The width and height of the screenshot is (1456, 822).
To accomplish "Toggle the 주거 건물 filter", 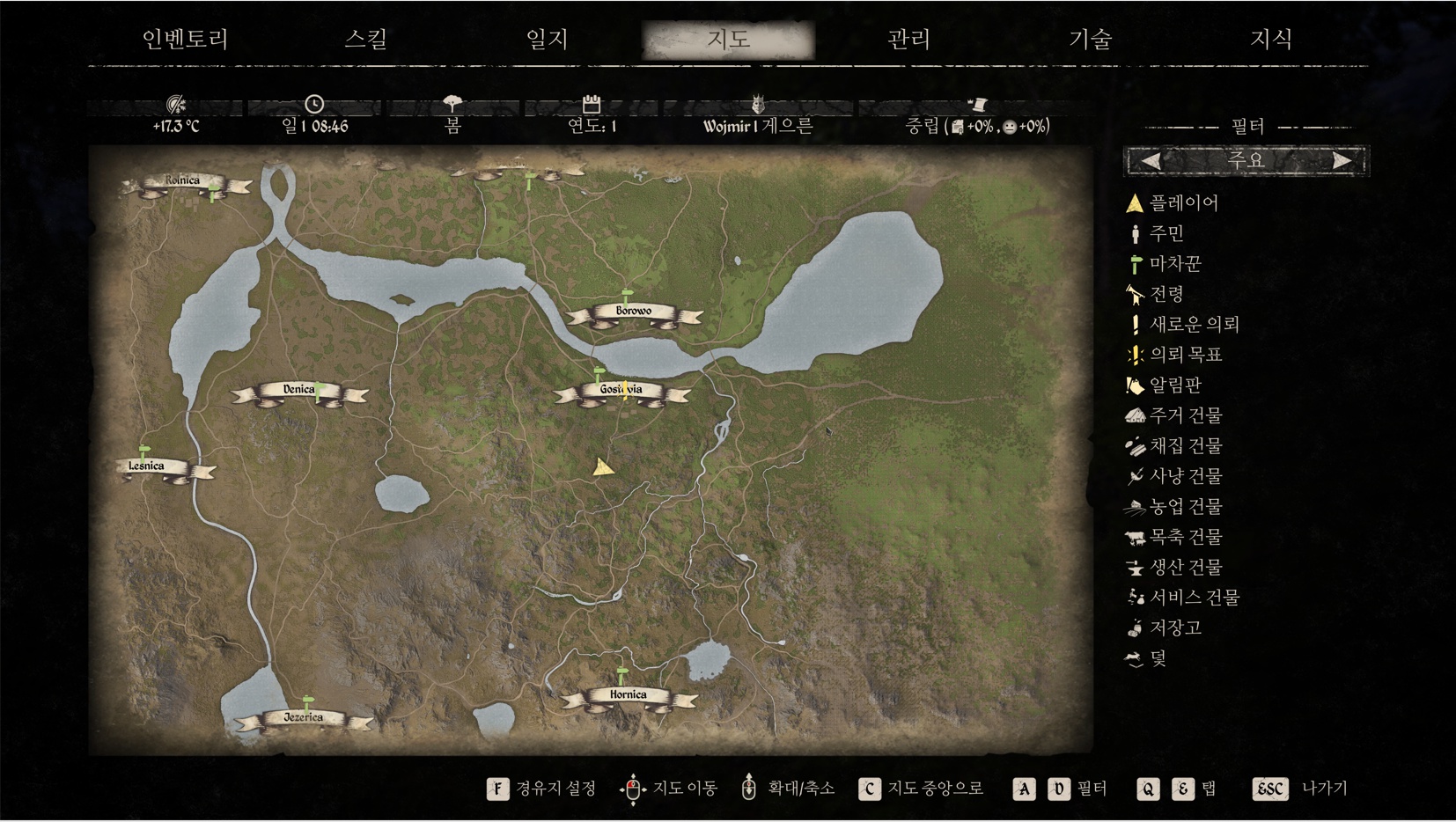I will [1186, 415].
